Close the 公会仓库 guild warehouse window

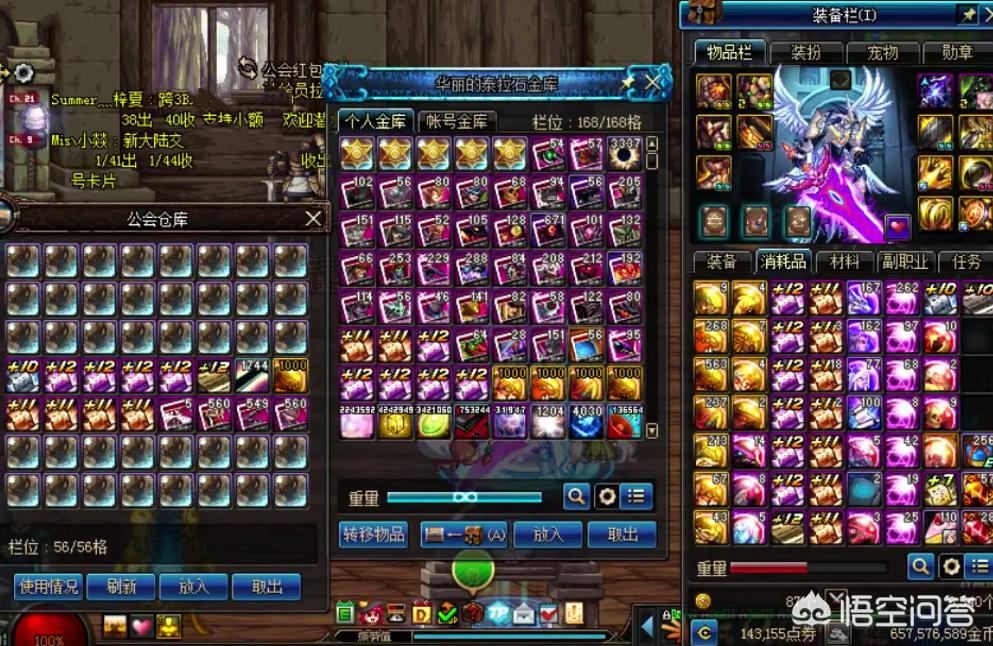pyautogui.click(x=313, y=218)
